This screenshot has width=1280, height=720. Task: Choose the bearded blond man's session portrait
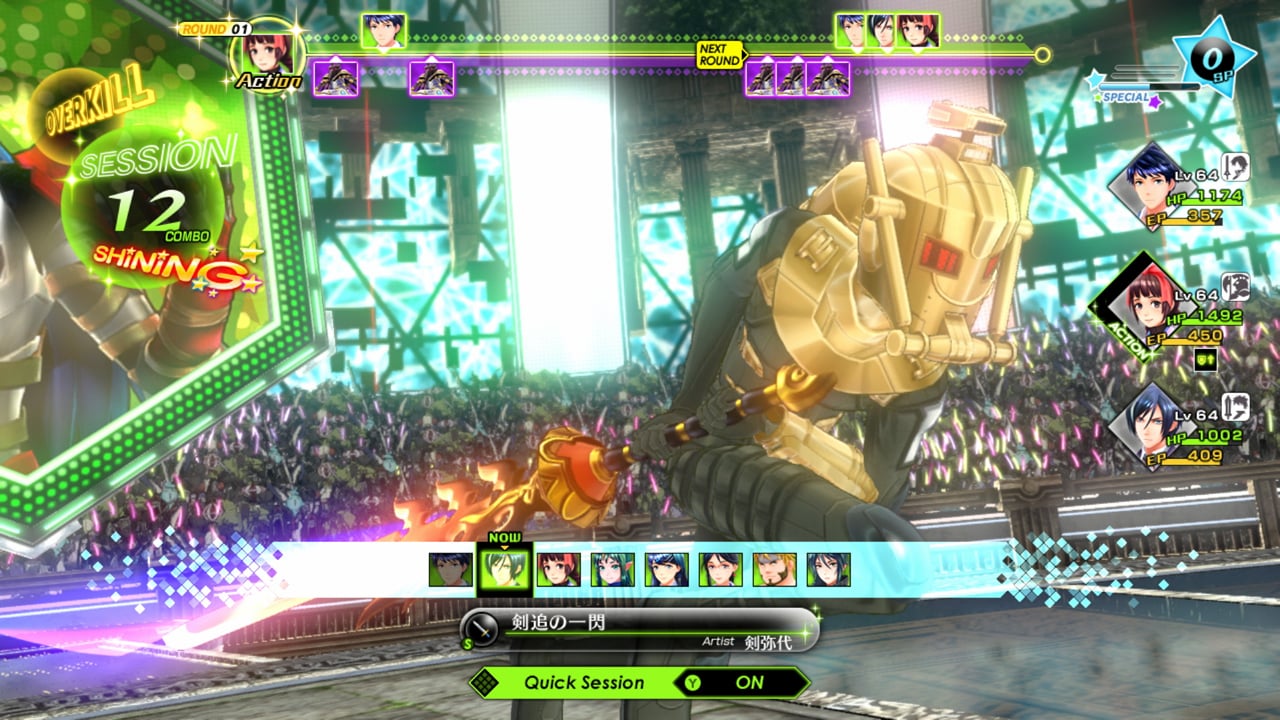pyautogui.click(x=774, y=570)
